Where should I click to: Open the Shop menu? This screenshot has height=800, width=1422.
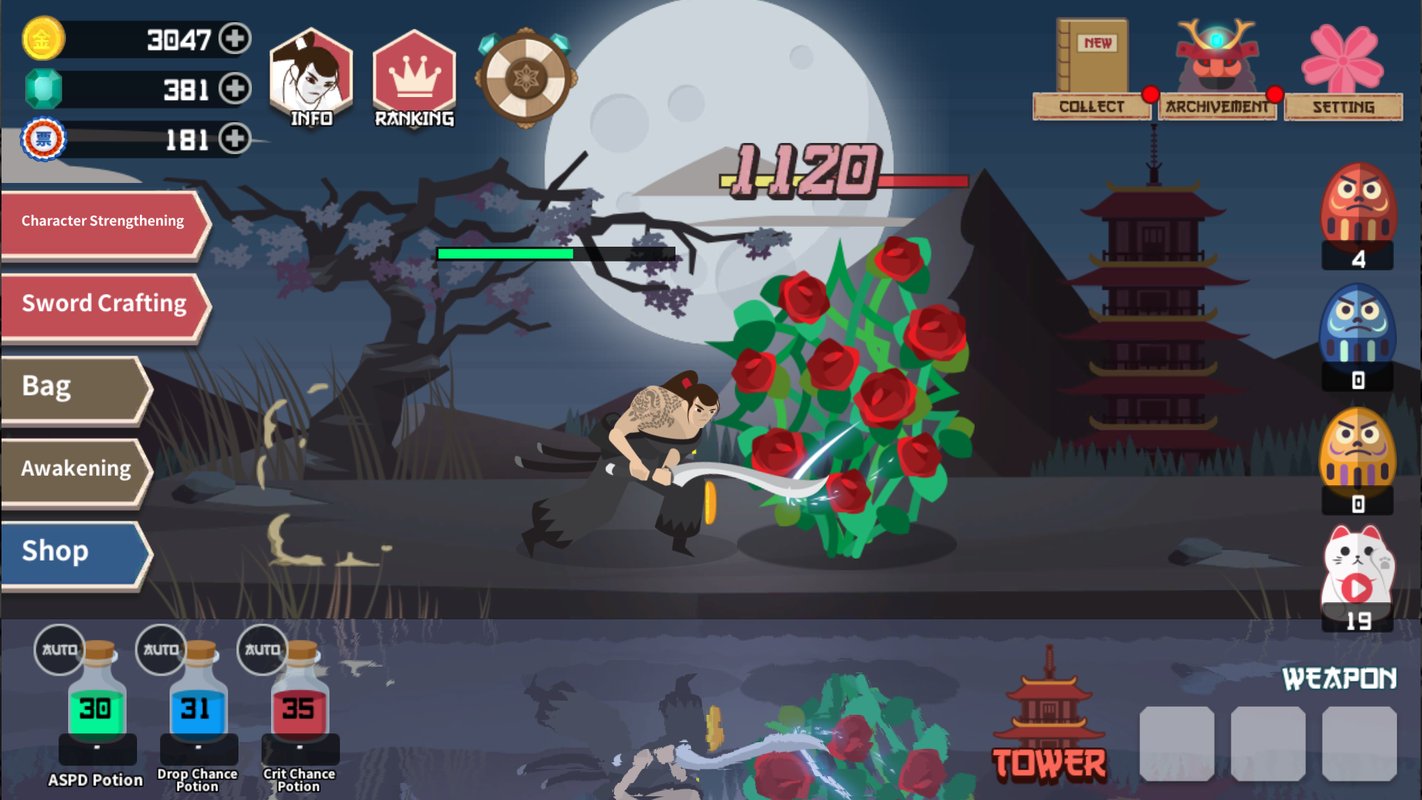coord(75,552)
